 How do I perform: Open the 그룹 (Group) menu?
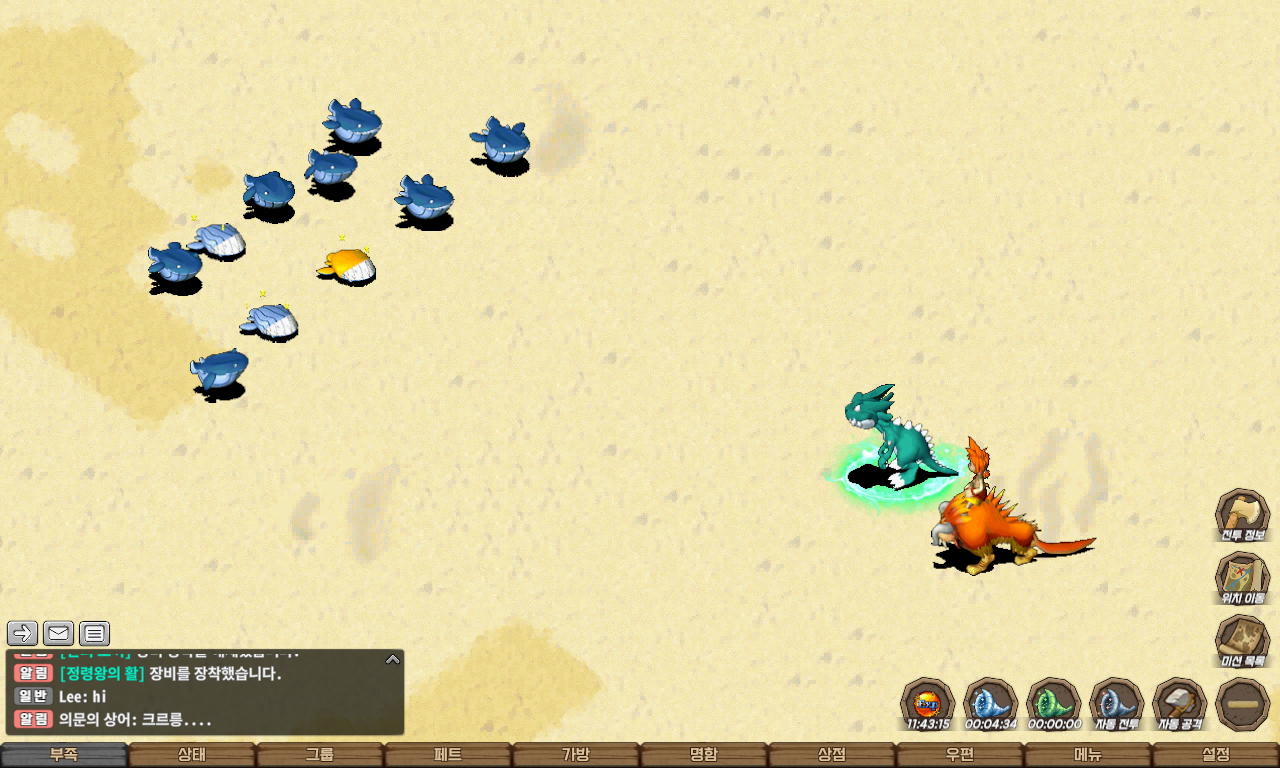point(320,755)
